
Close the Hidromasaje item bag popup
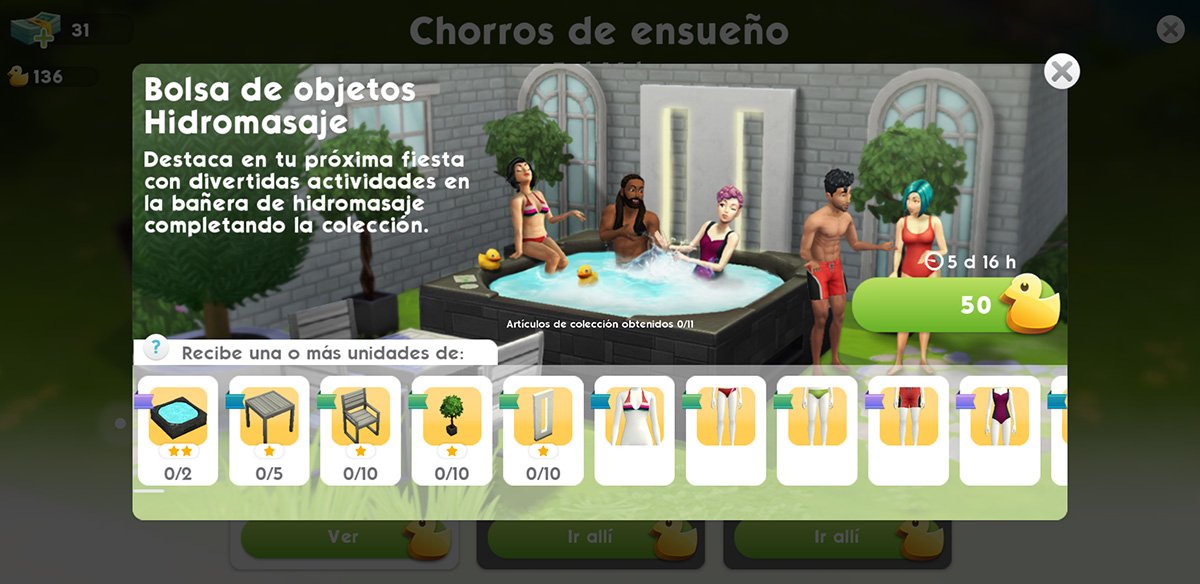[x=1061, y=72]
